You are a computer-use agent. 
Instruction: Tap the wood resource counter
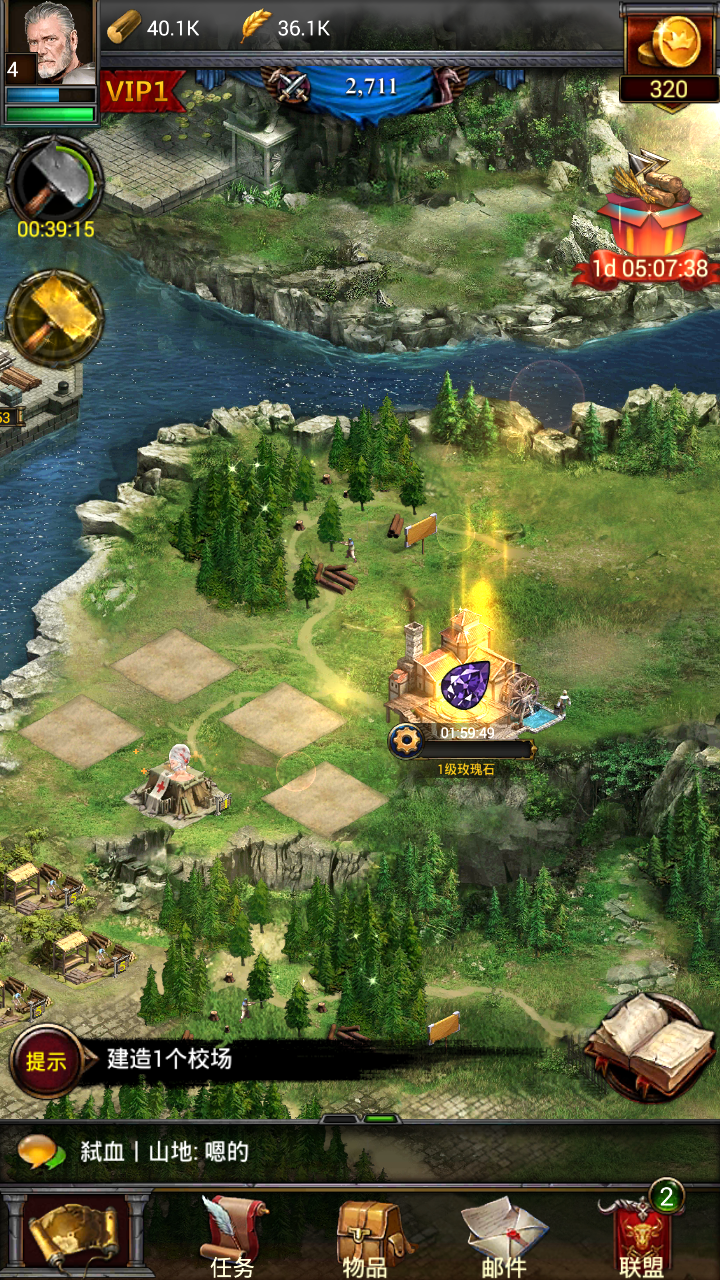153,28
